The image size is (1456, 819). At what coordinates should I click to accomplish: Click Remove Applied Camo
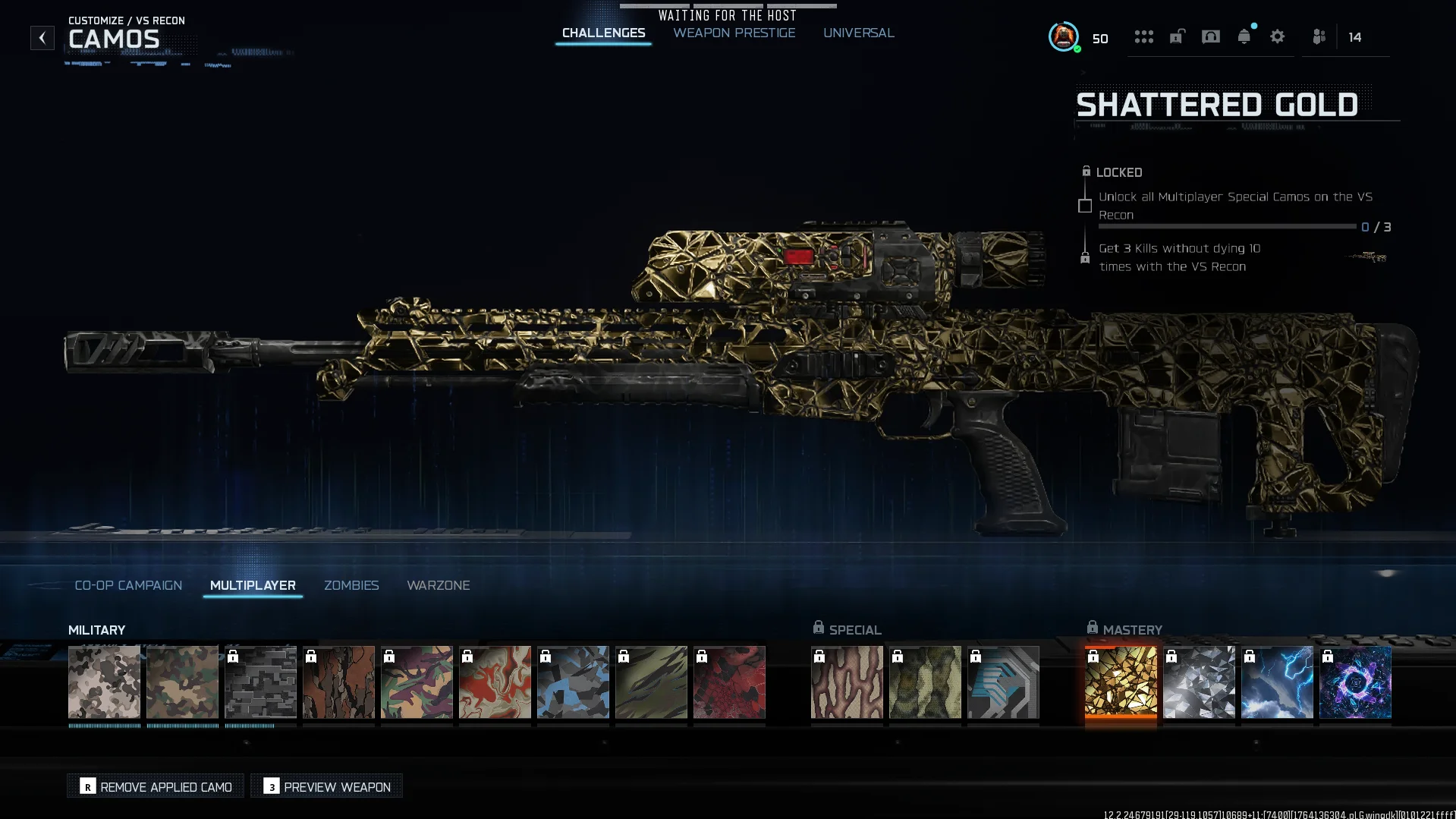155,786
